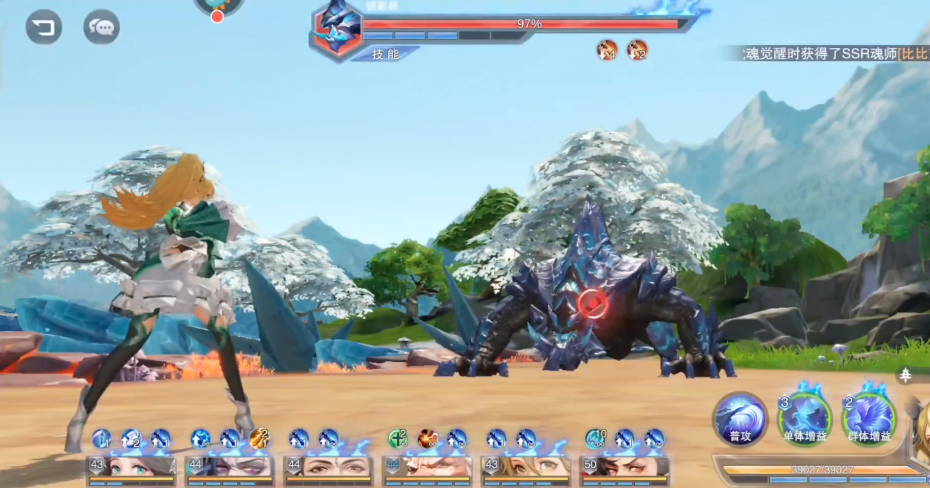The height and width of the screenshot is (488, 930).
Task: Click the back arrow button
Action: [43, 27]
